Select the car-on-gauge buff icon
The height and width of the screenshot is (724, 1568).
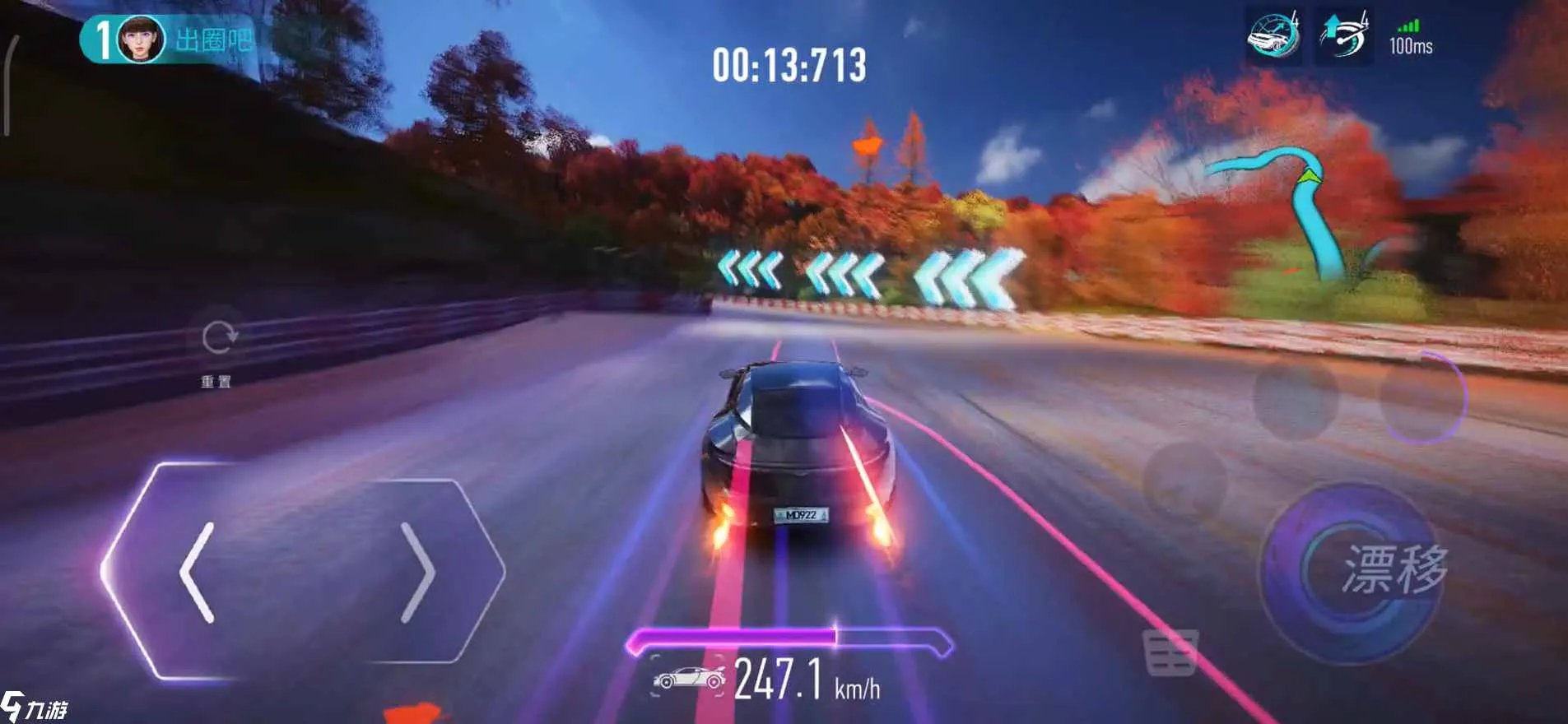point(1273,37)
